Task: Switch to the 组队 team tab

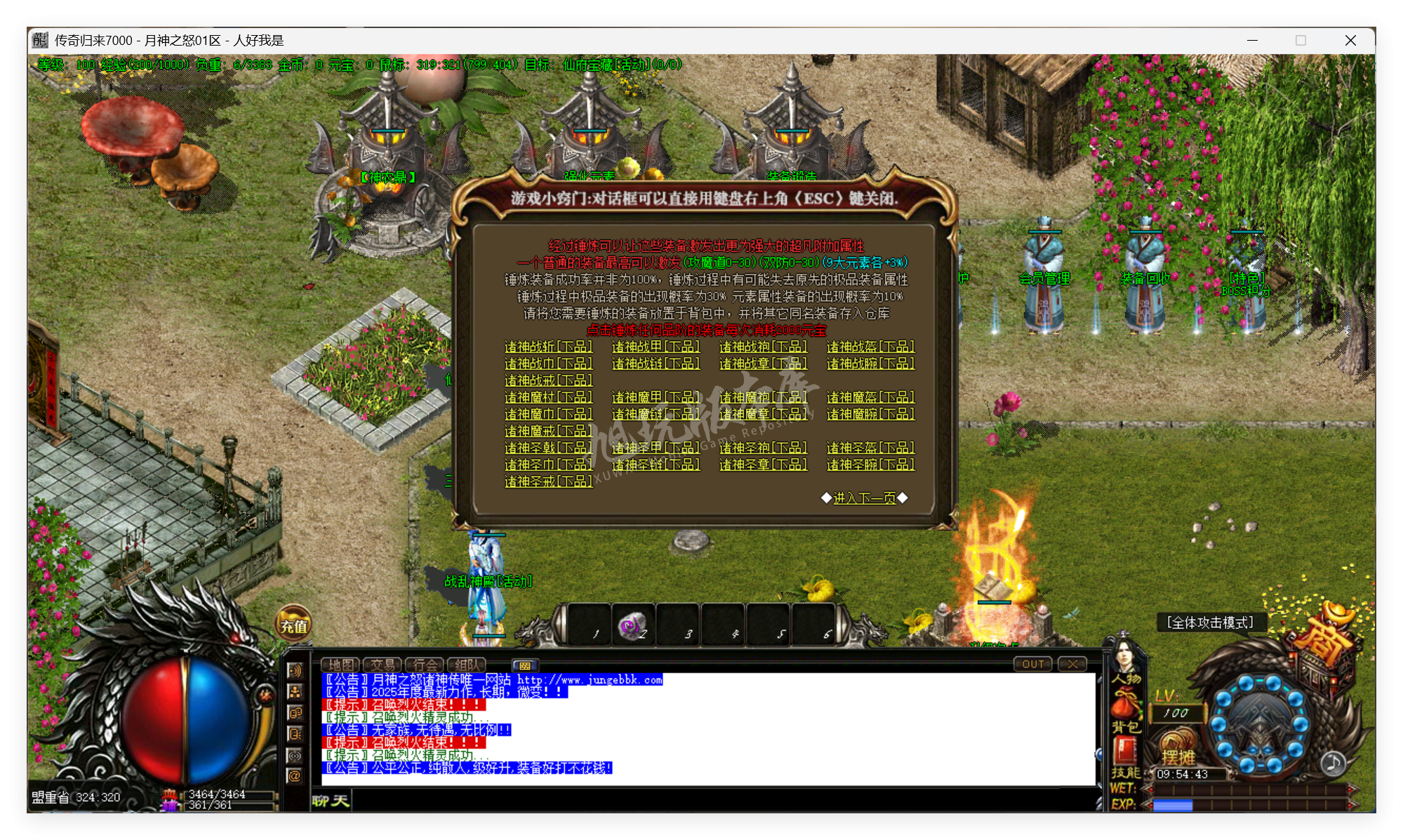Action: coord(467,665)
